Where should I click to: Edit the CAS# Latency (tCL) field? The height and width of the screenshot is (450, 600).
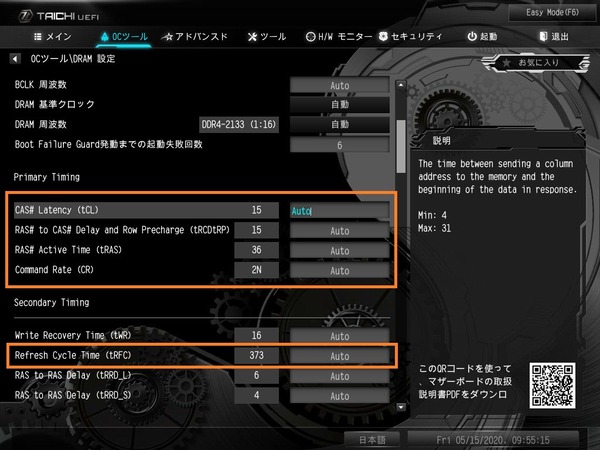click(x=340, y=211)
